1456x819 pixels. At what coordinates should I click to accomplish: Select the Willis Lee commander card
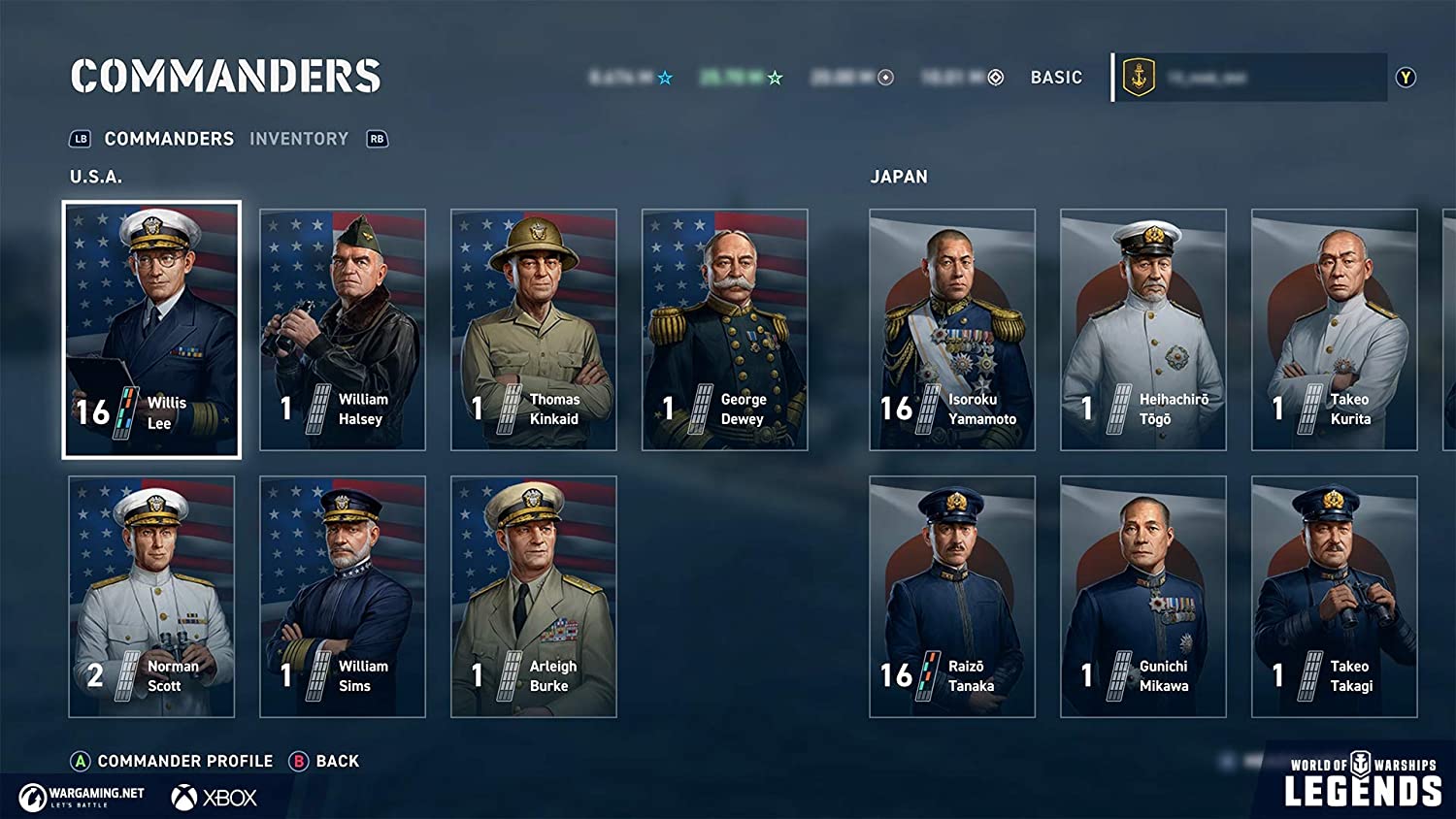[x=151, y=329]
